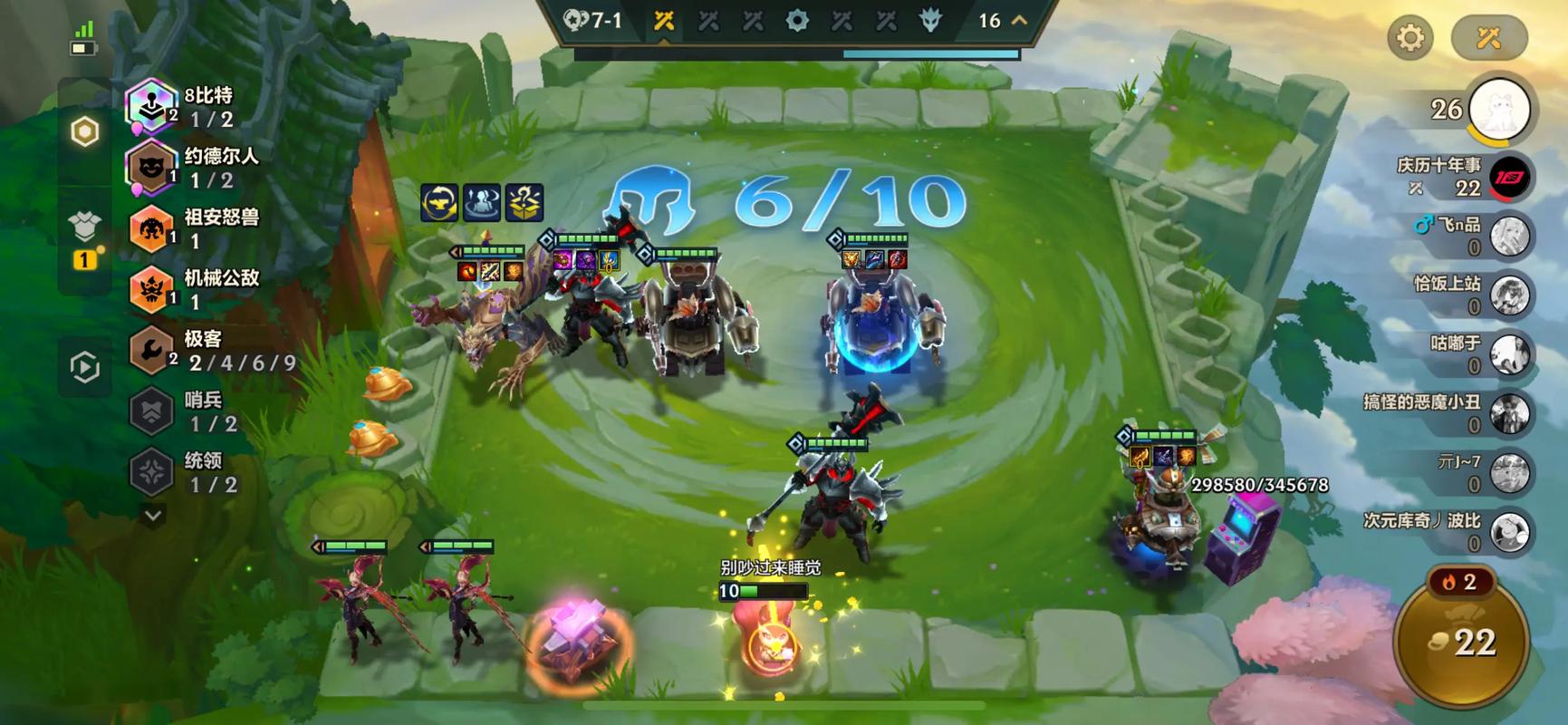The image size is (1568, 725).
Task: Open the hexagon icon on left sidebar
Action: coord(85,132)
